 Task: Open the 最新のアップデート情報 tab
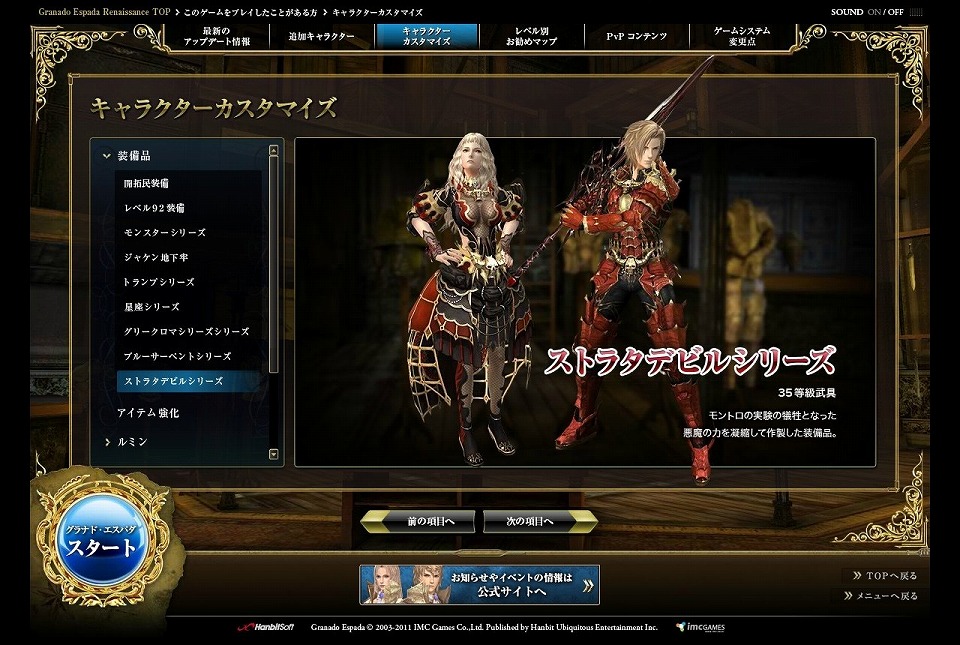coord(218,37)
